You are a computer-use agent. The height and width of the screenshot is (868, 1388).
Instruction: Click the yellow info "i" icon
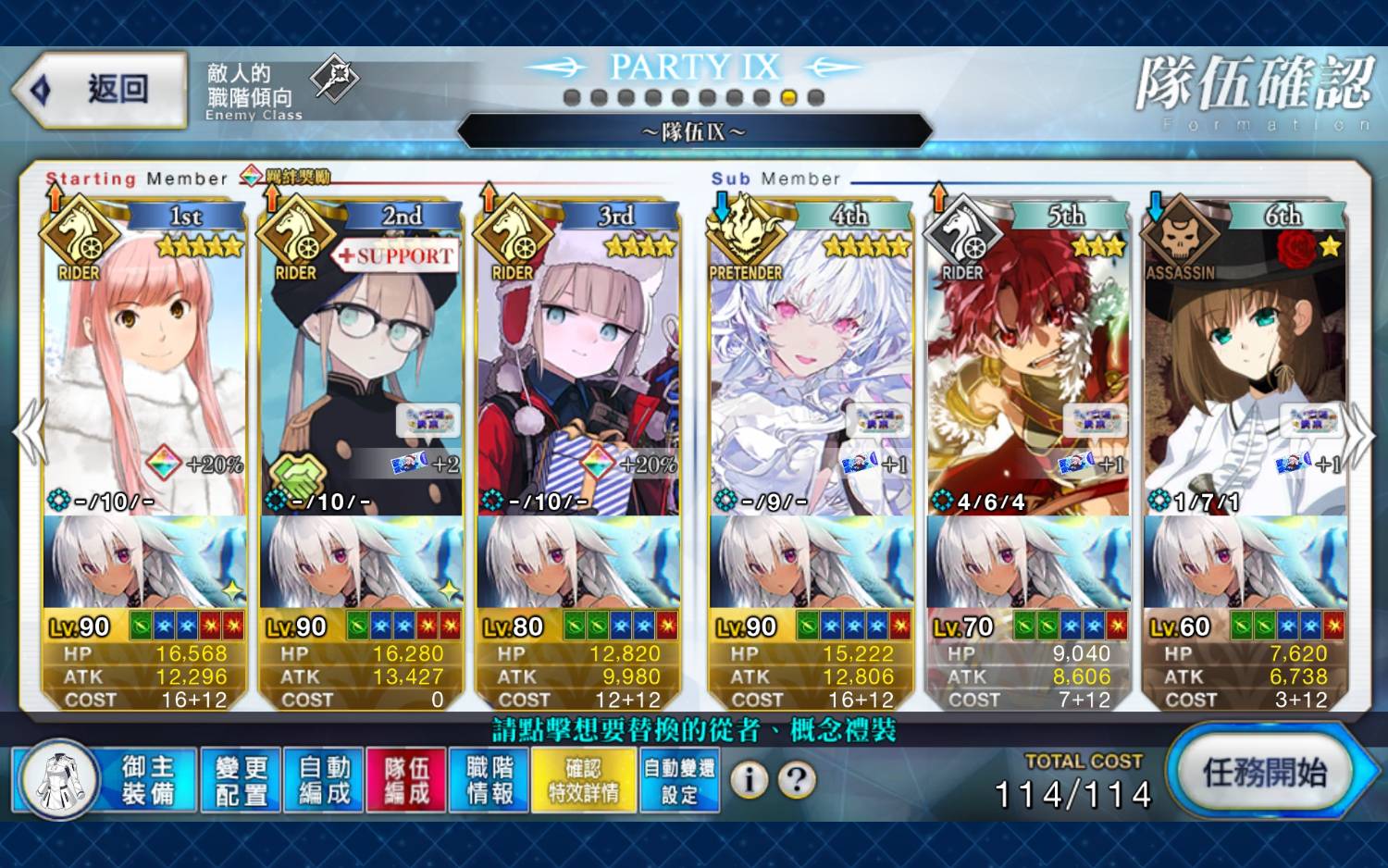point(750,780)
